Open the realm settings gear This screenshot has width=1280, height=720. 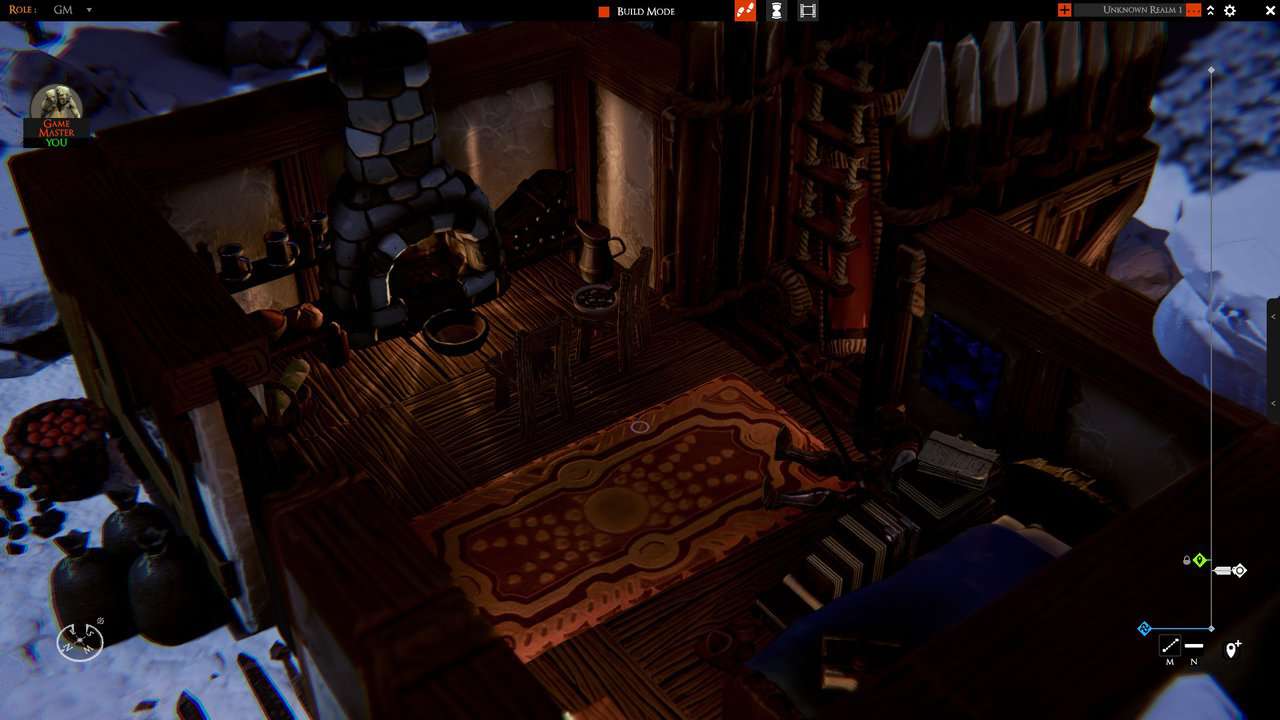(1230, 11)
